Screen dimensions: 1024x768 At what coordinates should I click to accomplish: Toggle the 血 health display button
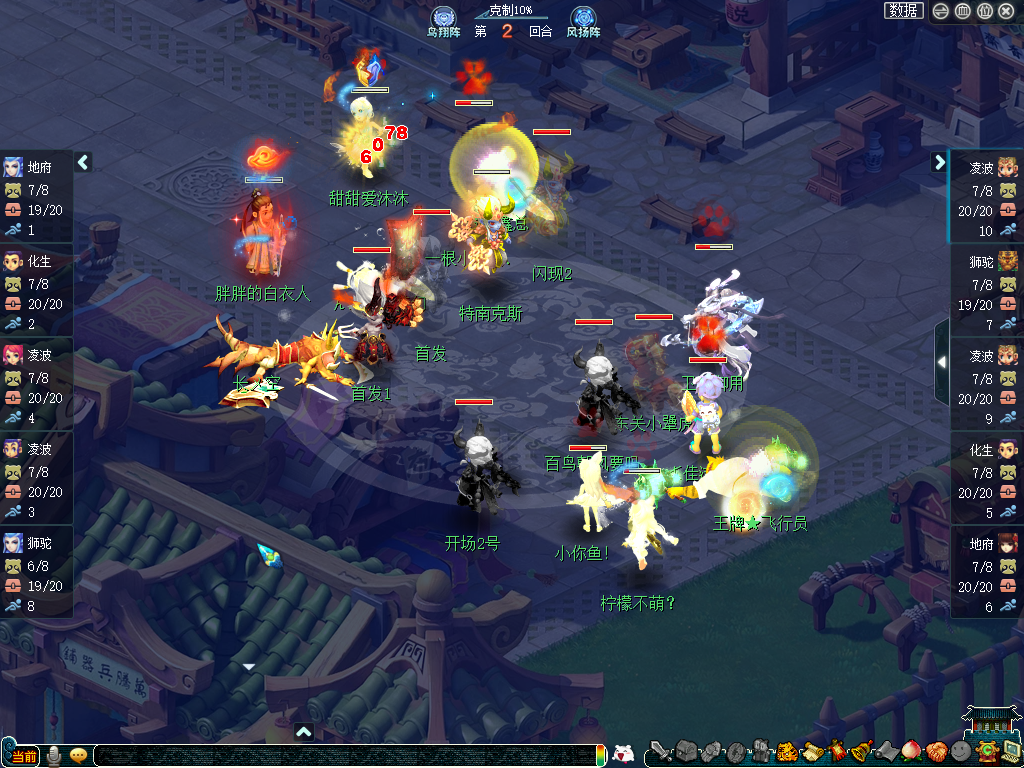962,11
